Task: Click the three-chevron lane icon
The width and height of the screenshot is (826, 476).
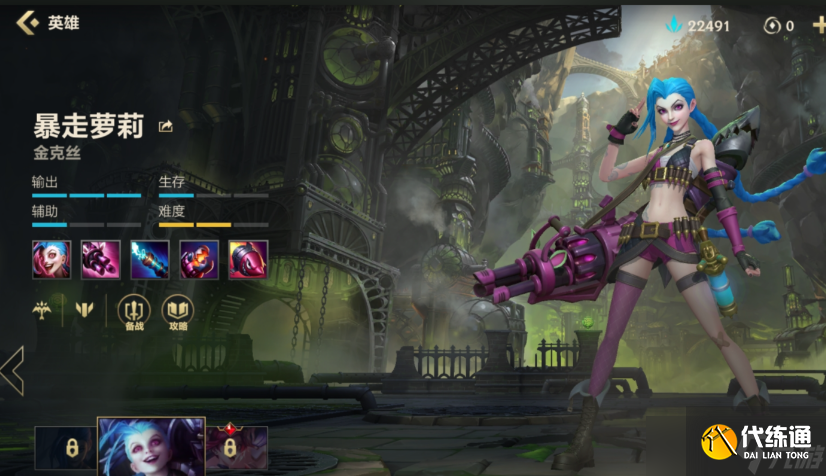Action: (x=84, y=310)
